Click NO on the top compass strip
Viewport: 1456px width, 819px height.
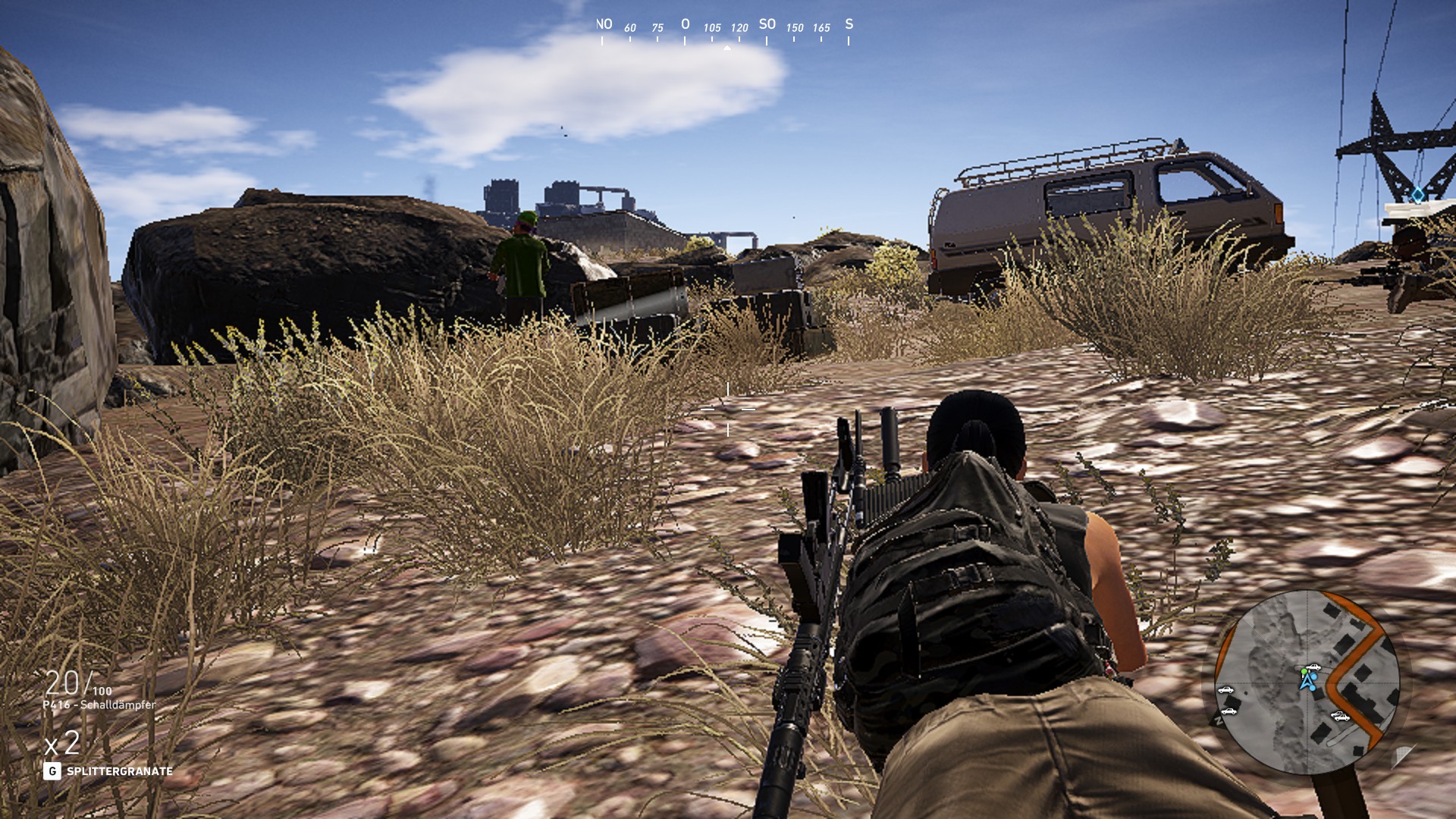pyautogui.click(x=604, y=24)
